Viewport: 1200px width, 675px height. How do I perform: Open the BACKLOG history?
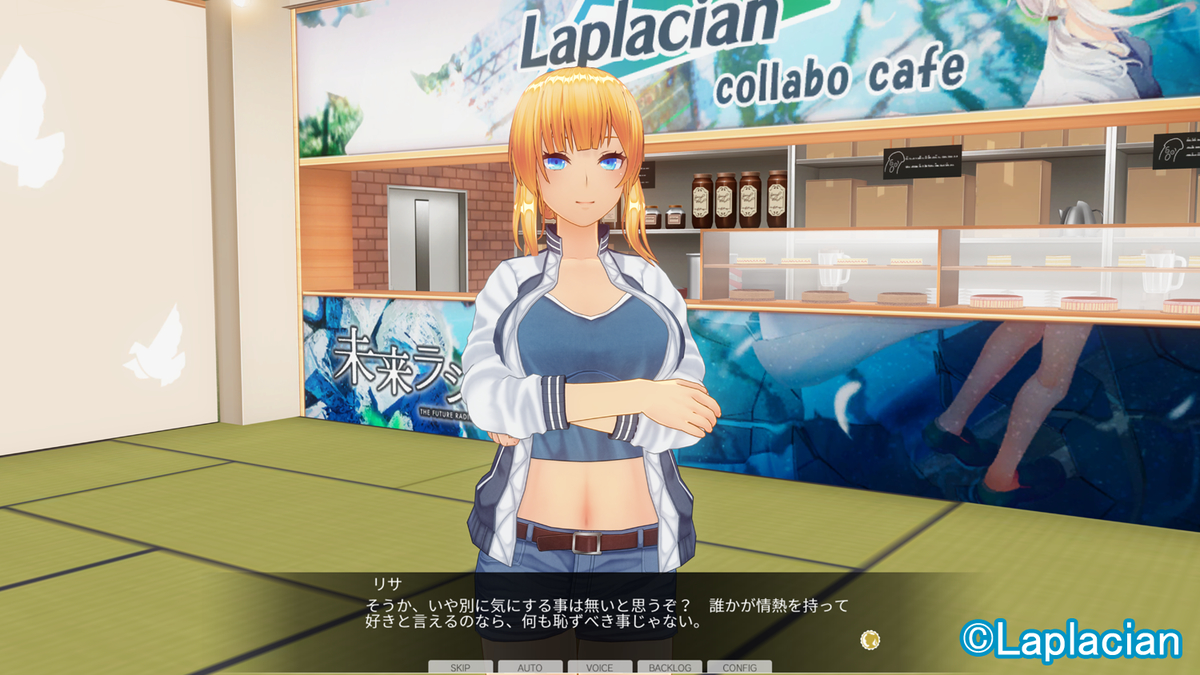tap(669, 667)
